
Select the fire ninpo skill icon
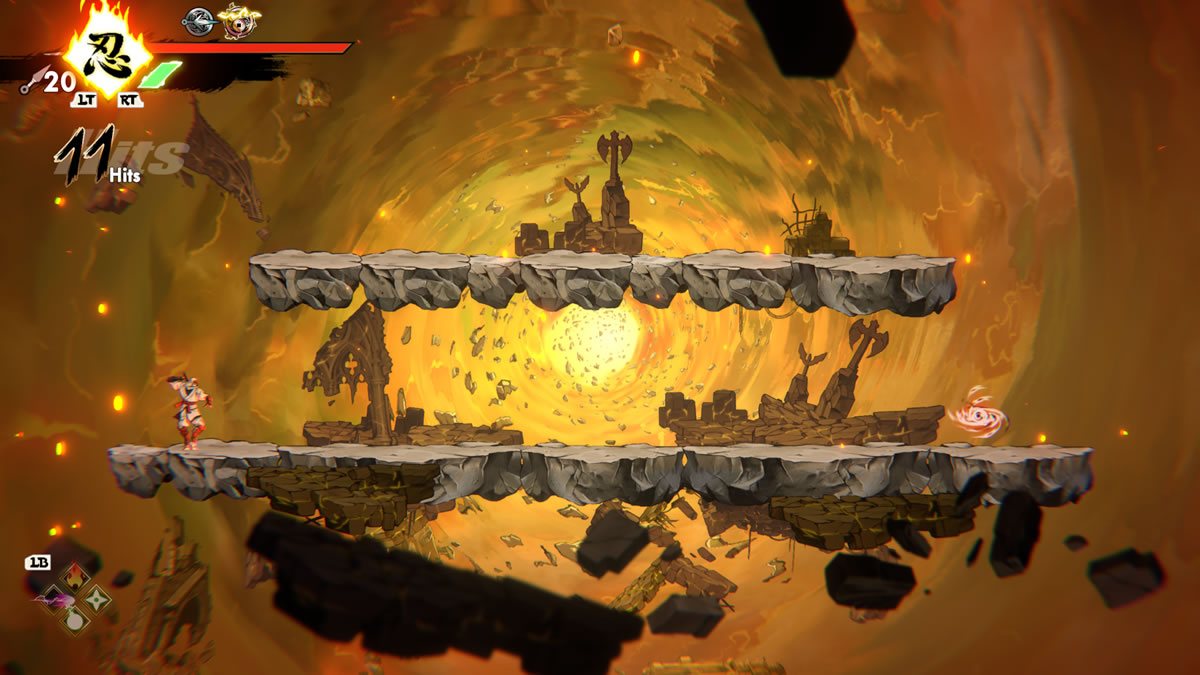pyautogui.click(x=75, y=576)
